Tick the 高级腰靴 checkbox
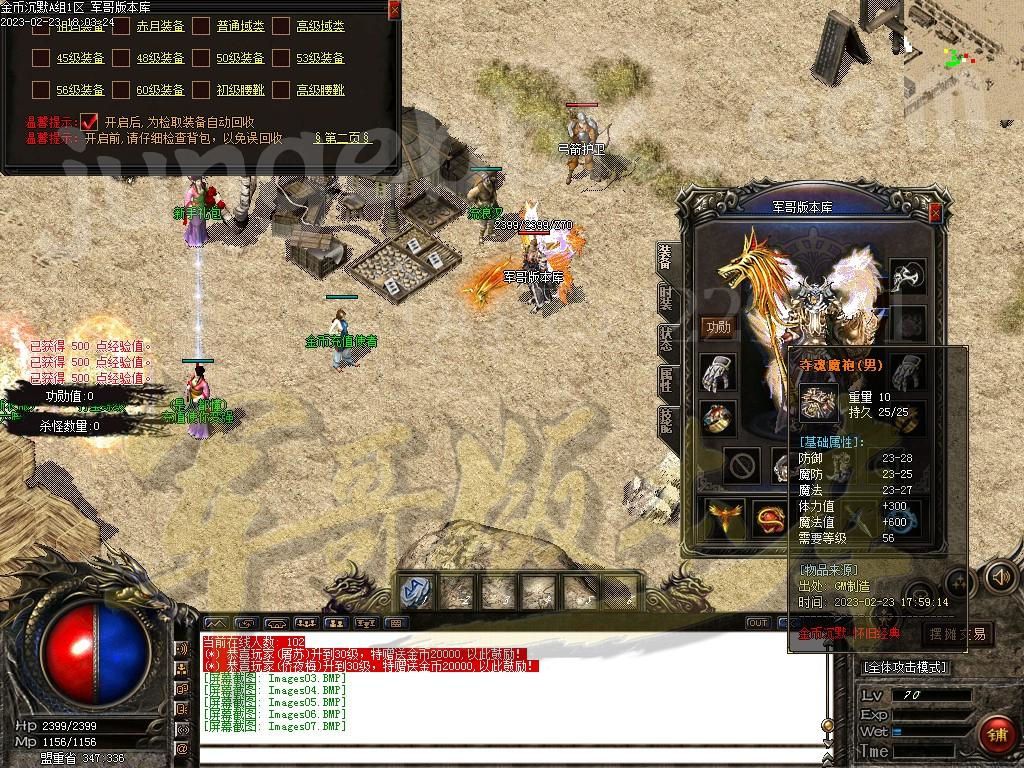This screenshot has width=1024, height=768. [x=281, y=90]
